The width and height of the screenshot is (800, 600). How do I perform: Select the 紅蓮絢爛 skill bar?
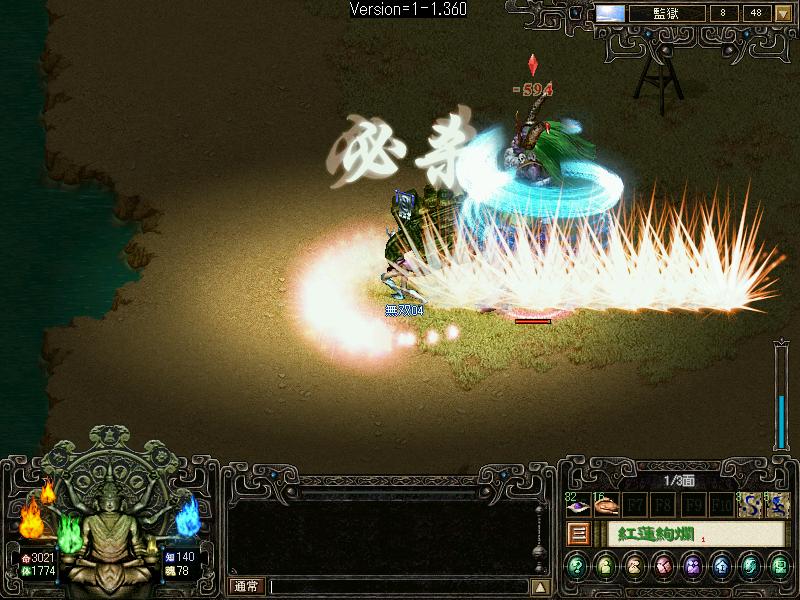click(x=680, y=534)
